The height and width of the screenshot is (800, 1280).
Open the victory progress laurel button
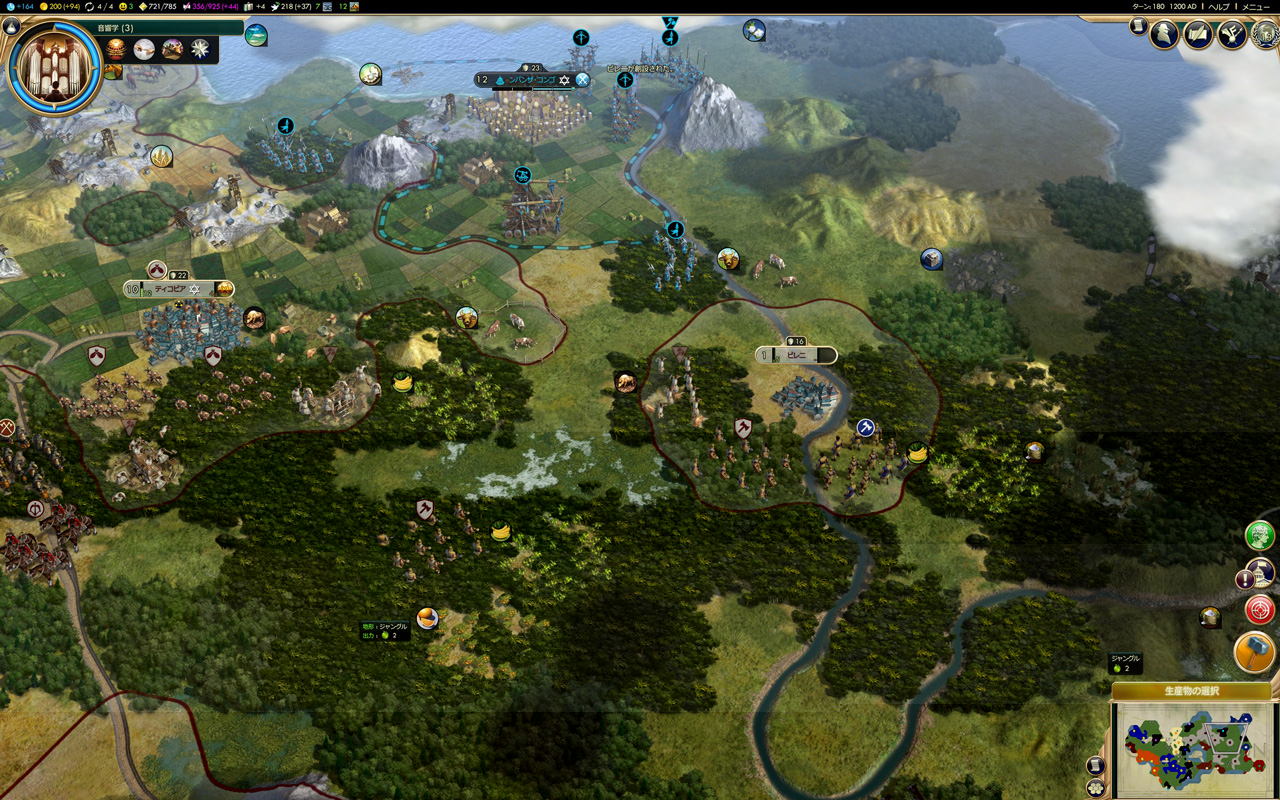pos(1265,35)
